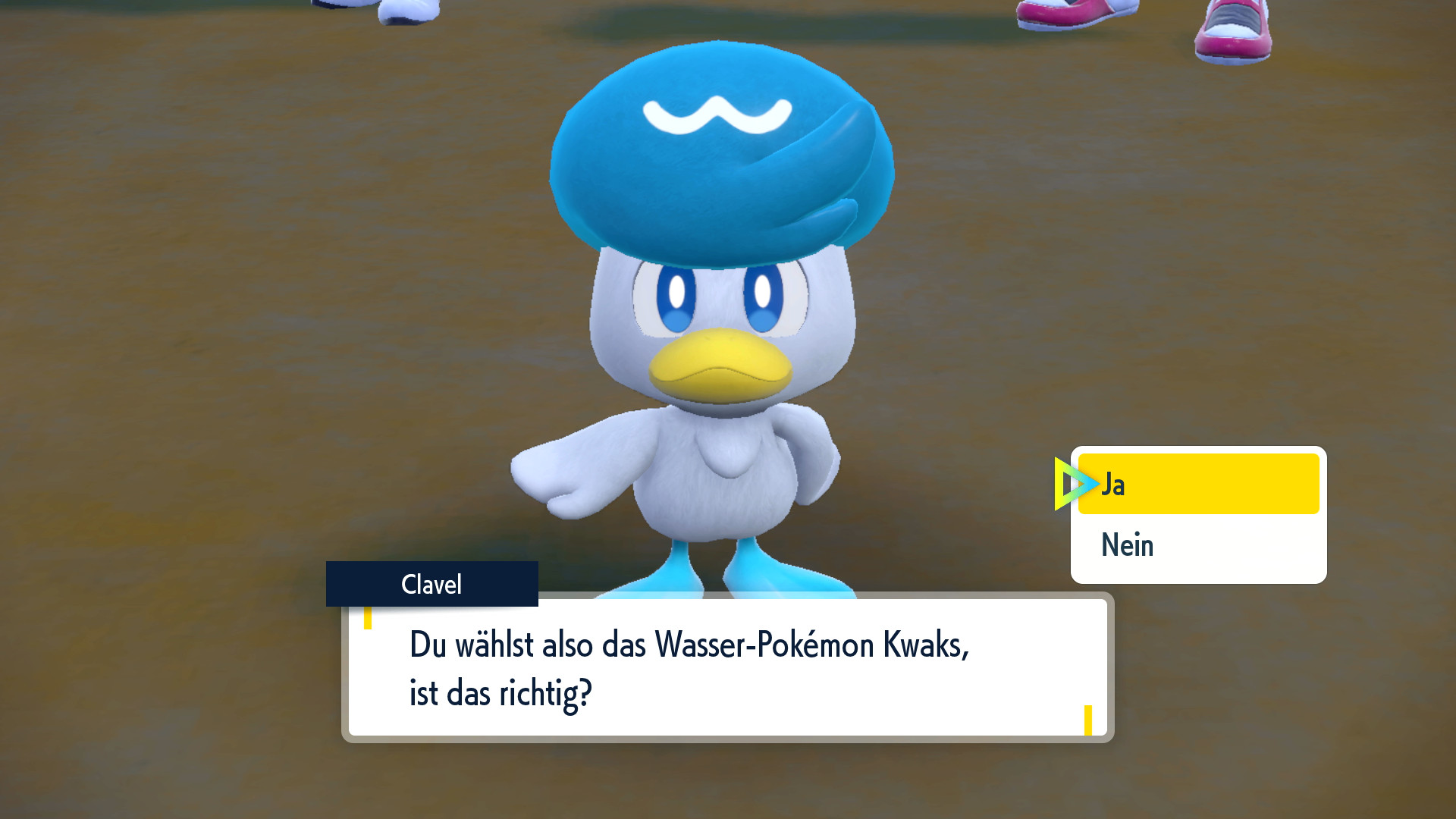Click the yellow selection arrow cursor
The width and height of the screenshot is (1456, 819).
(1075, 485)
